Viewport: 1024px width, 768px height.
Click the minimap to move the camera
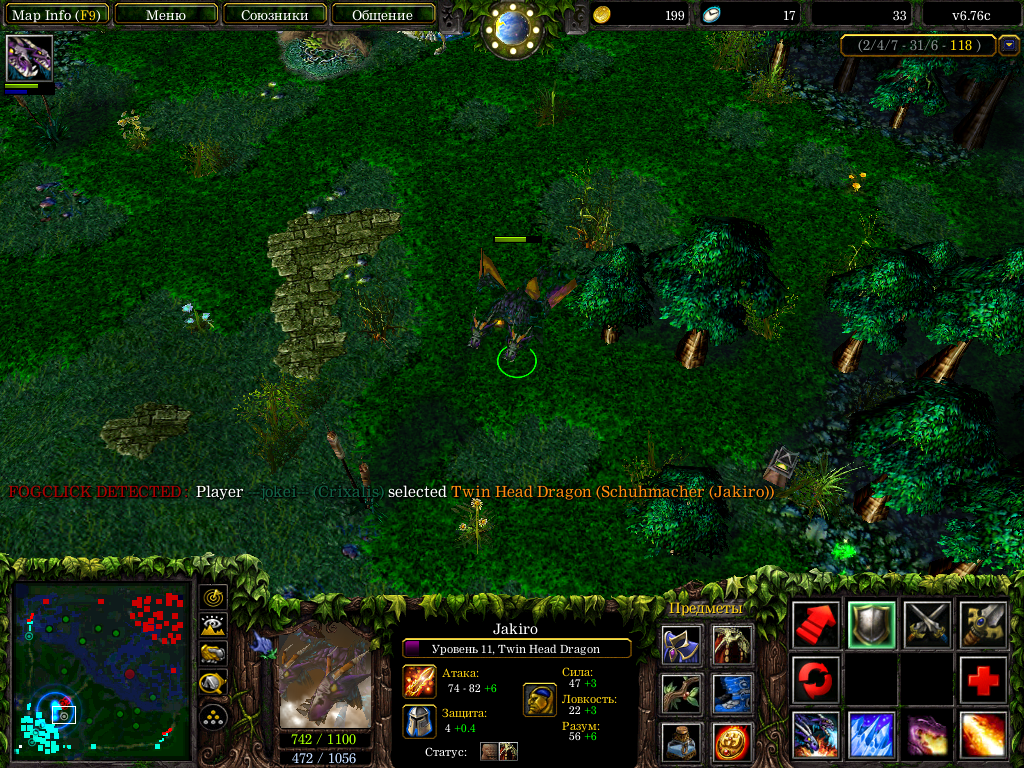tap(100, 672)
